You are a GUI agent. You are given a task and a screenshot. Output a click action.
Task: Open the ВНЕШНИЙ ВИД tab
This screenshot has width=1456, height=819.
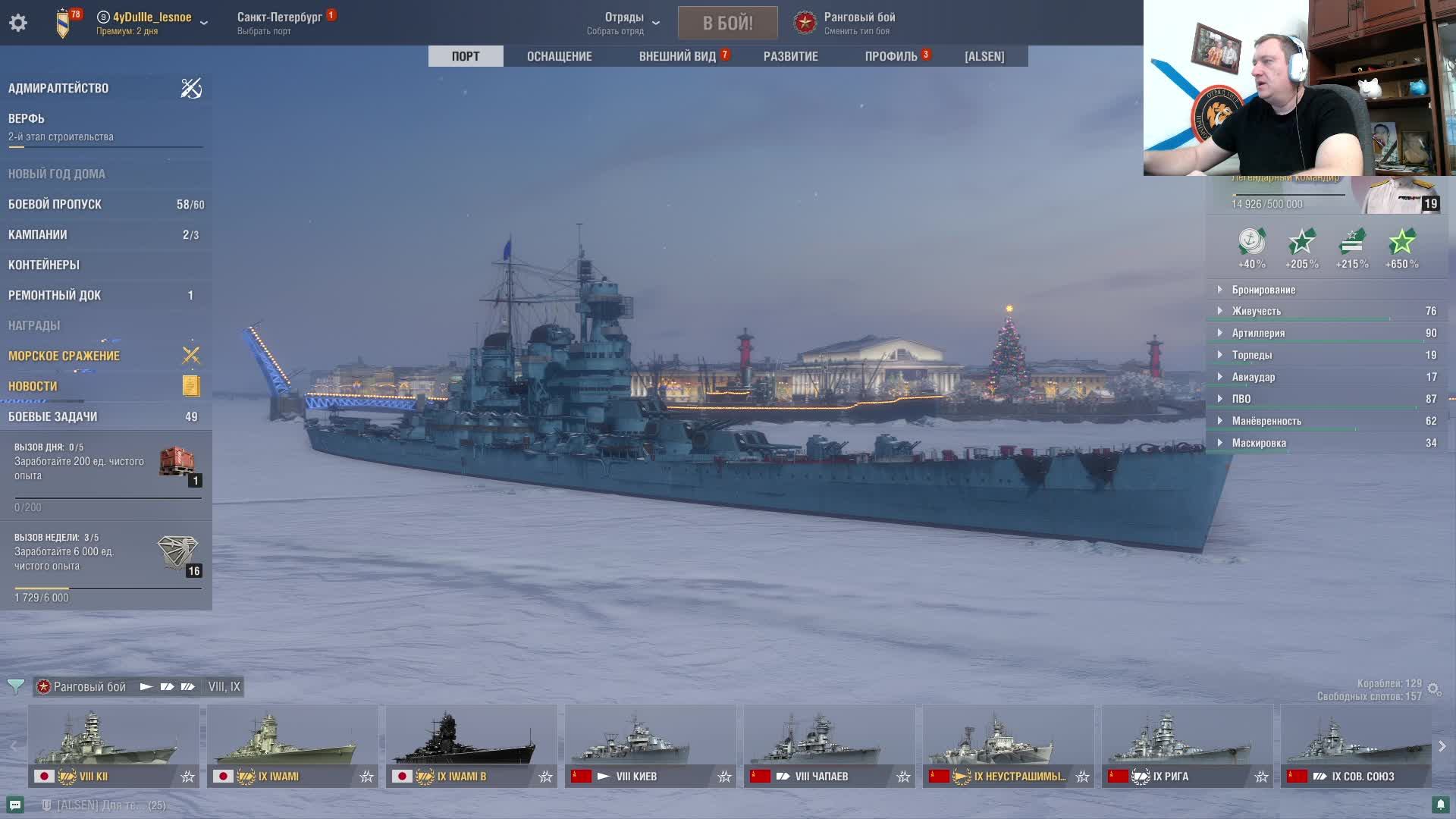(677, 56)
